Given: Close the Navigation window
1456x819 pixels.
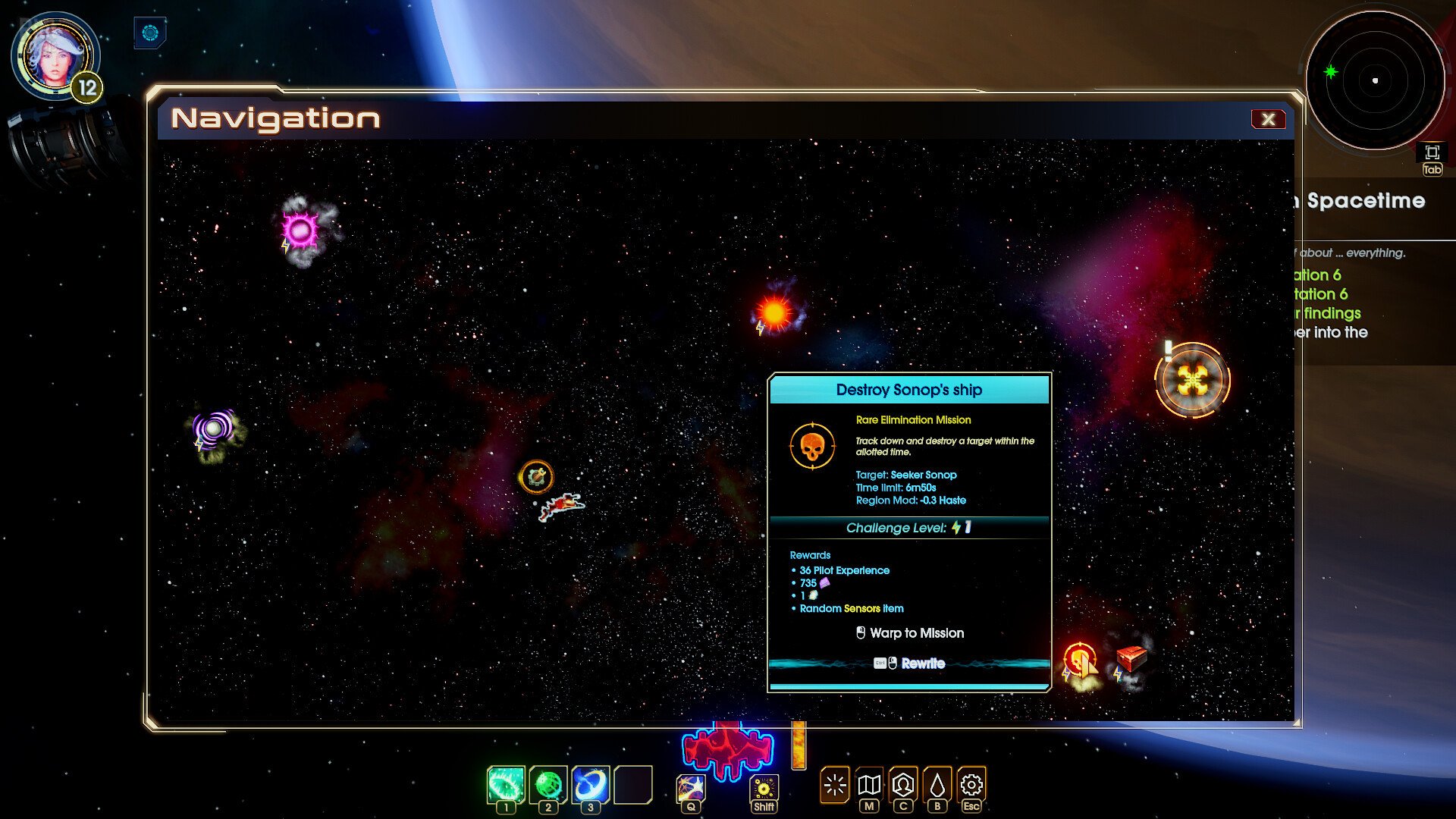Looking at the screenshot, I should (1268, 119).
